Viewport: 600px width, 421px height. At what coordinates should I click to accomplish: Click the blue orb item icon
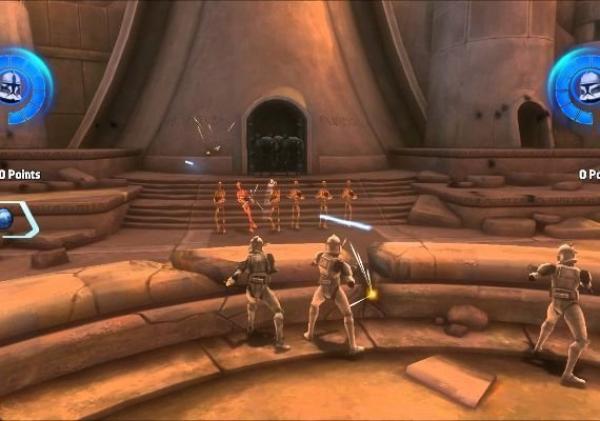pos(5,219)
